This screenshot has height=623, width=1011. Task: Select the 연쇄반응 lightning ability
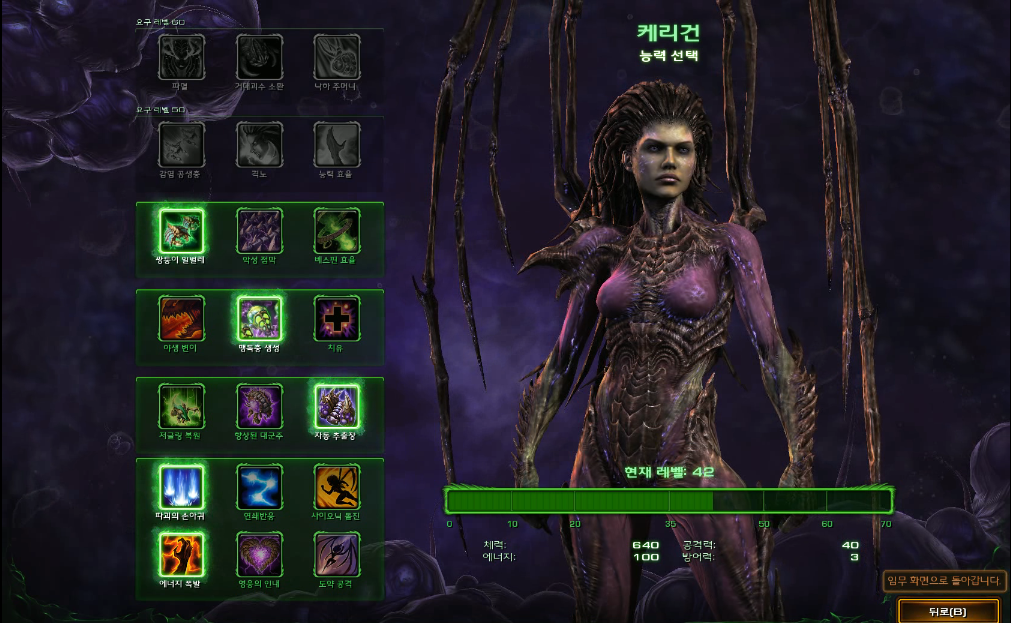pyautogui.click(x=259, y=487)
